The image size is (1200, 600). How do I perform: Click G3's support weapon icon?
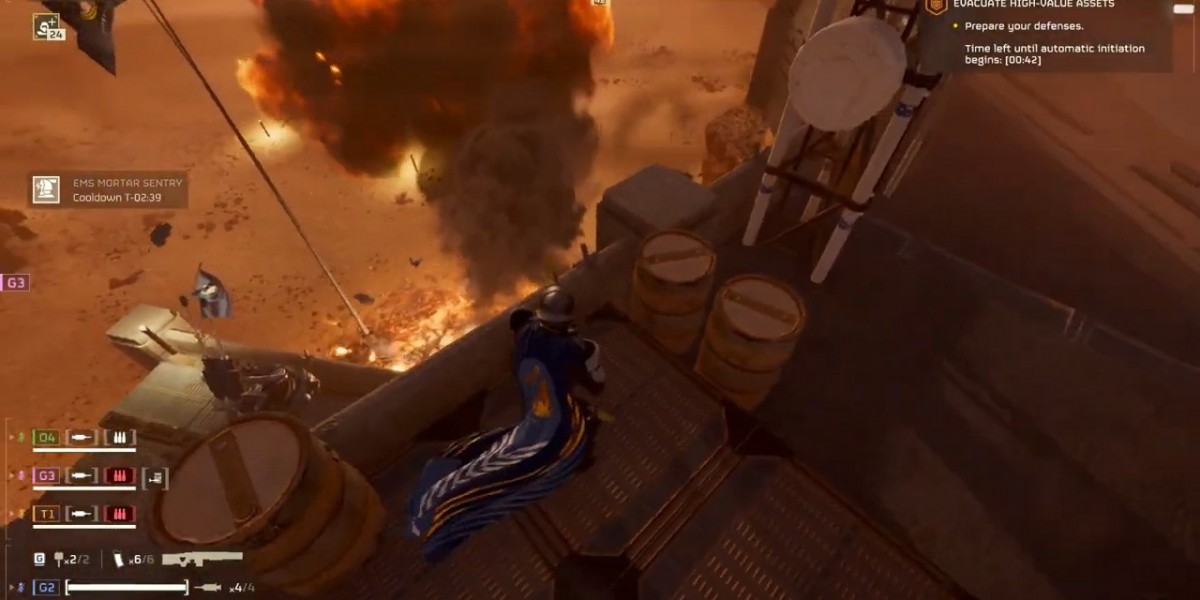coord(155,478)
